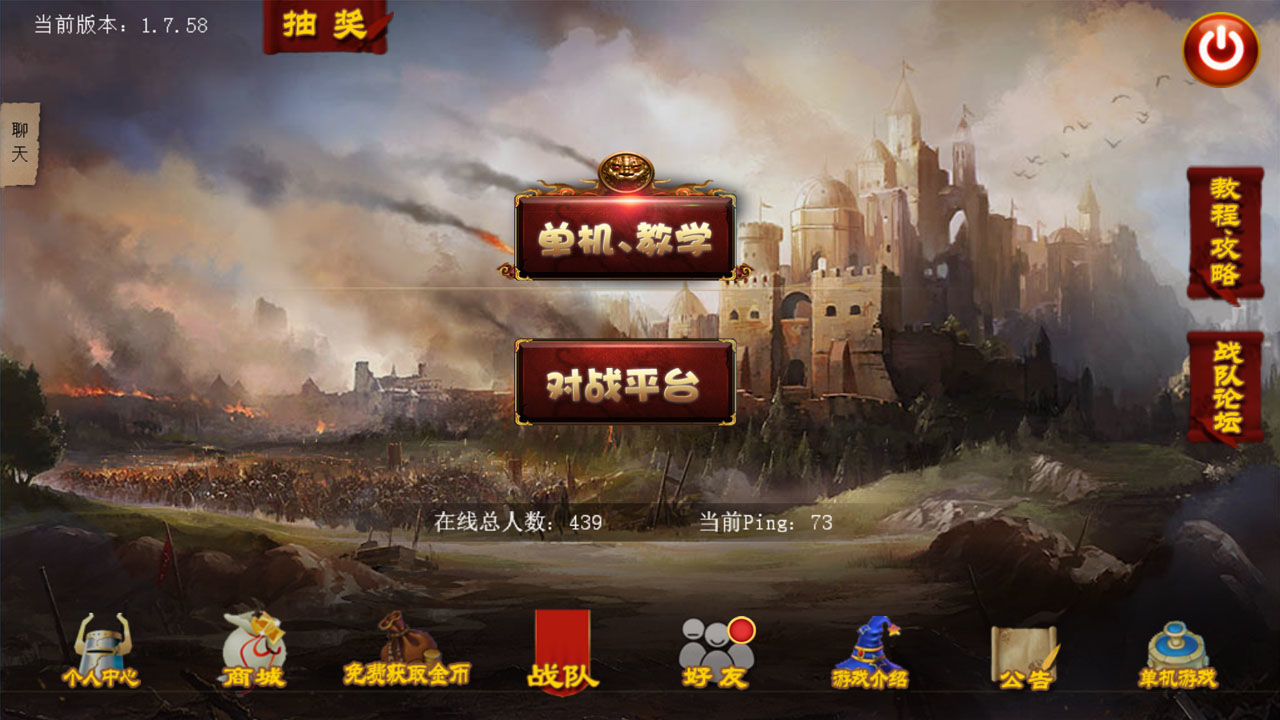Click the 当前版本 1.7.58 version label

[x=118, y=25]
